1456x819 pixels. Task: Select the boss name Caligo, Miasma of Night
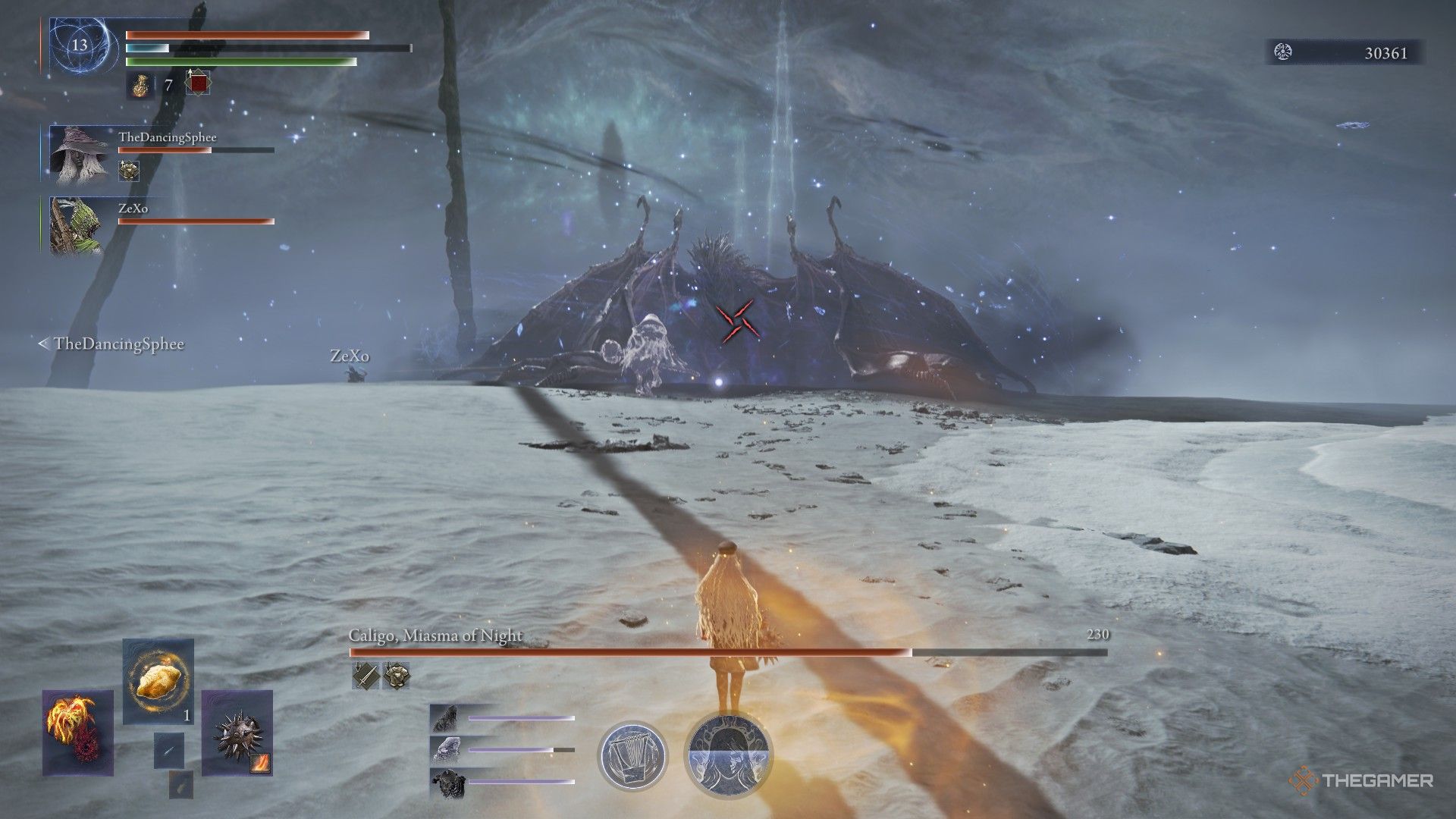point(435,635)
